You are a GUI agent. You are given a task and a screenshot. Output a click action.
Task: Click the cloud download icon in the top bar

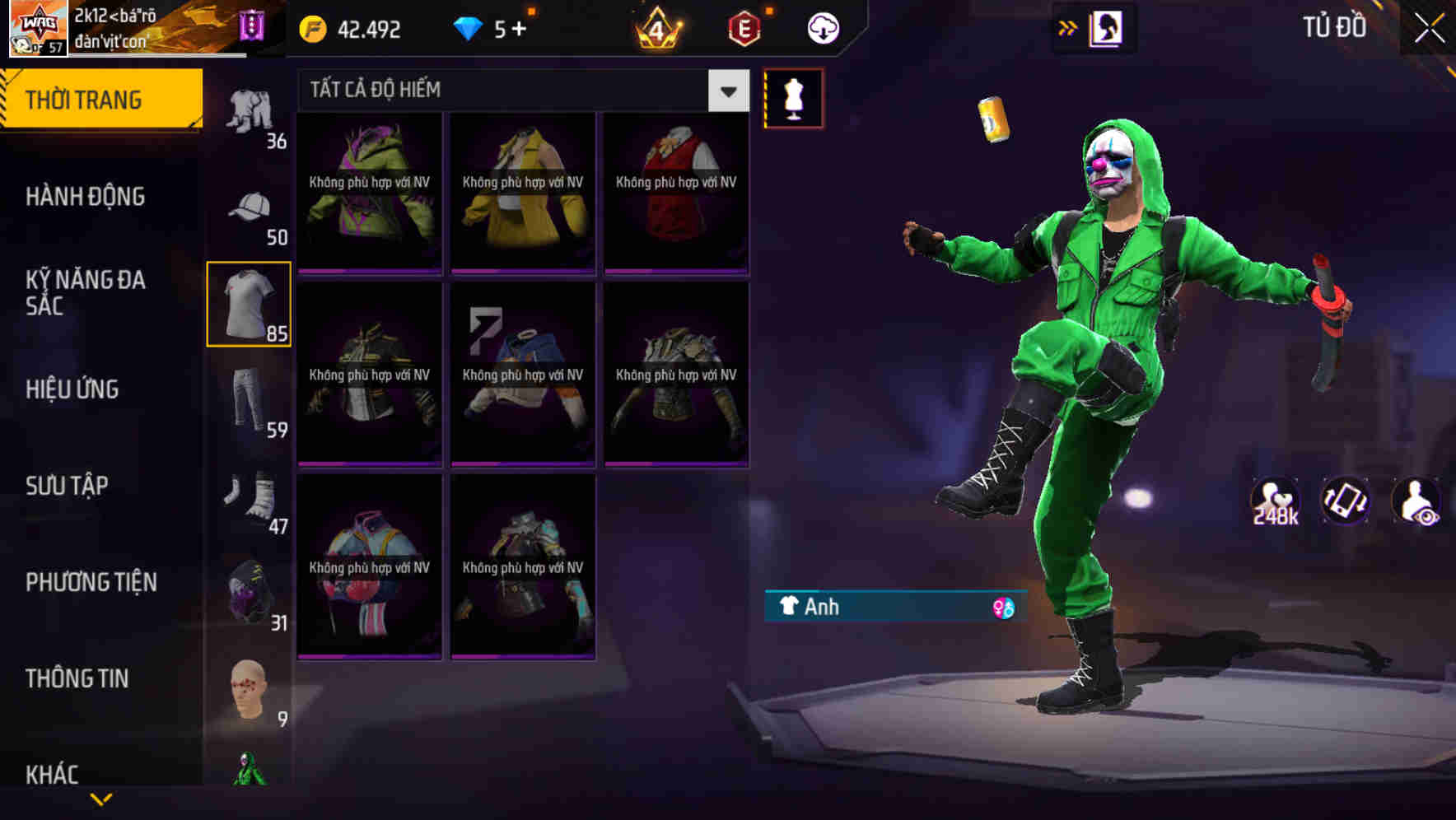[x=822, y=27]
